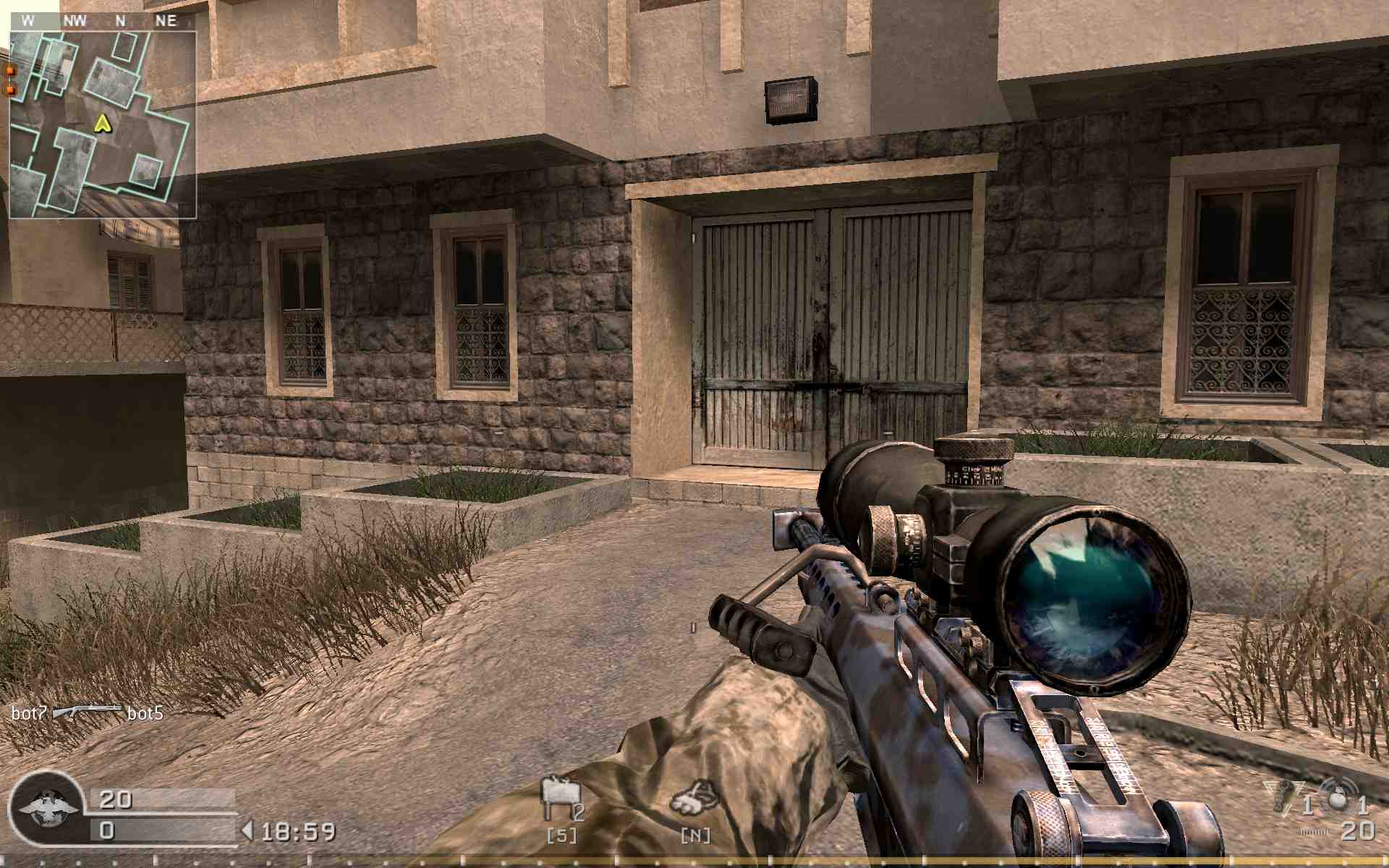Select the NE heading on the compass bar
The image size is (1389, 868).
164,20
